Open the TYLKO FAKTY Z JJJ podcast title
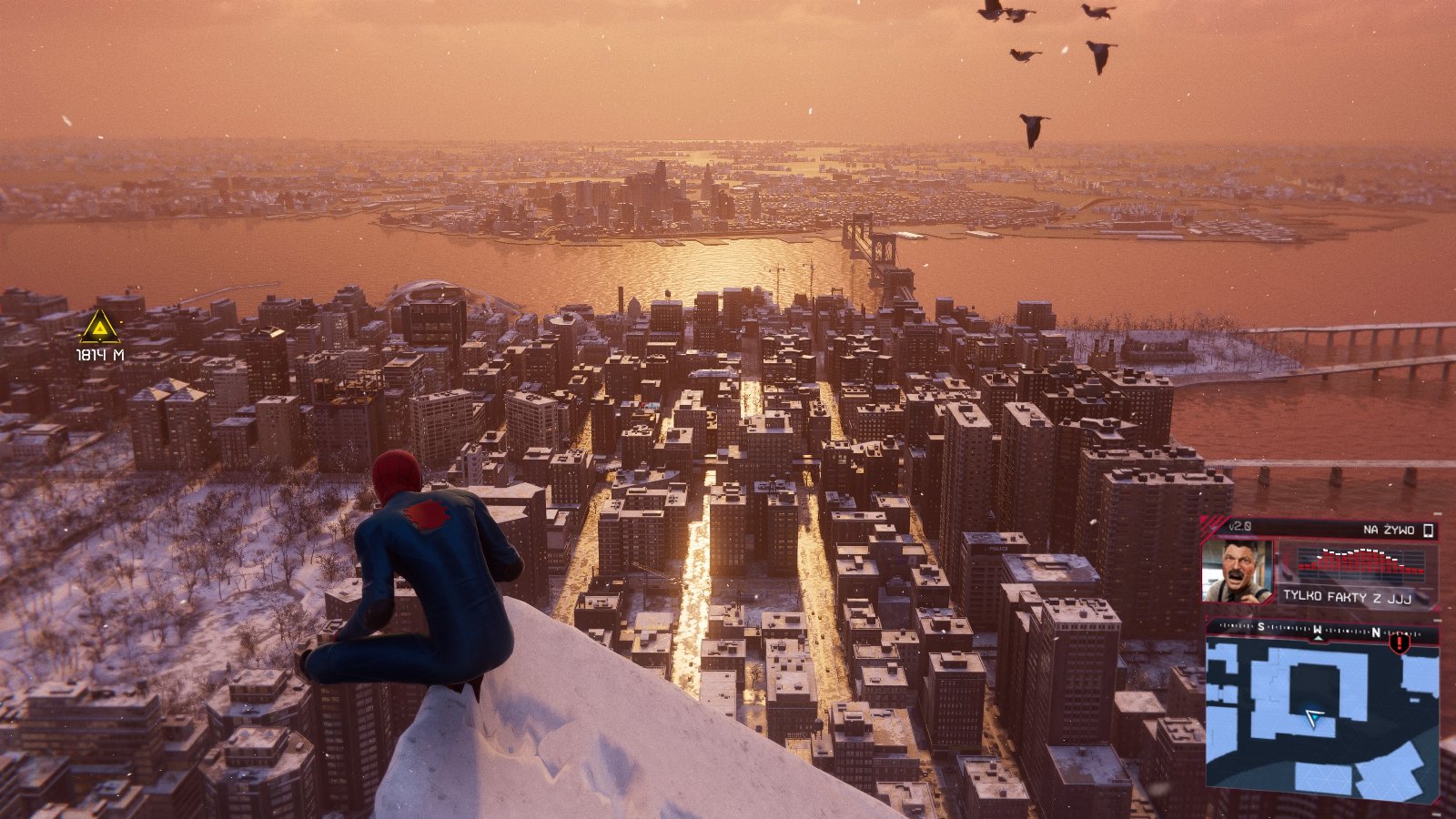This screenshot has height=819, width=1456. pos(1354,596)
